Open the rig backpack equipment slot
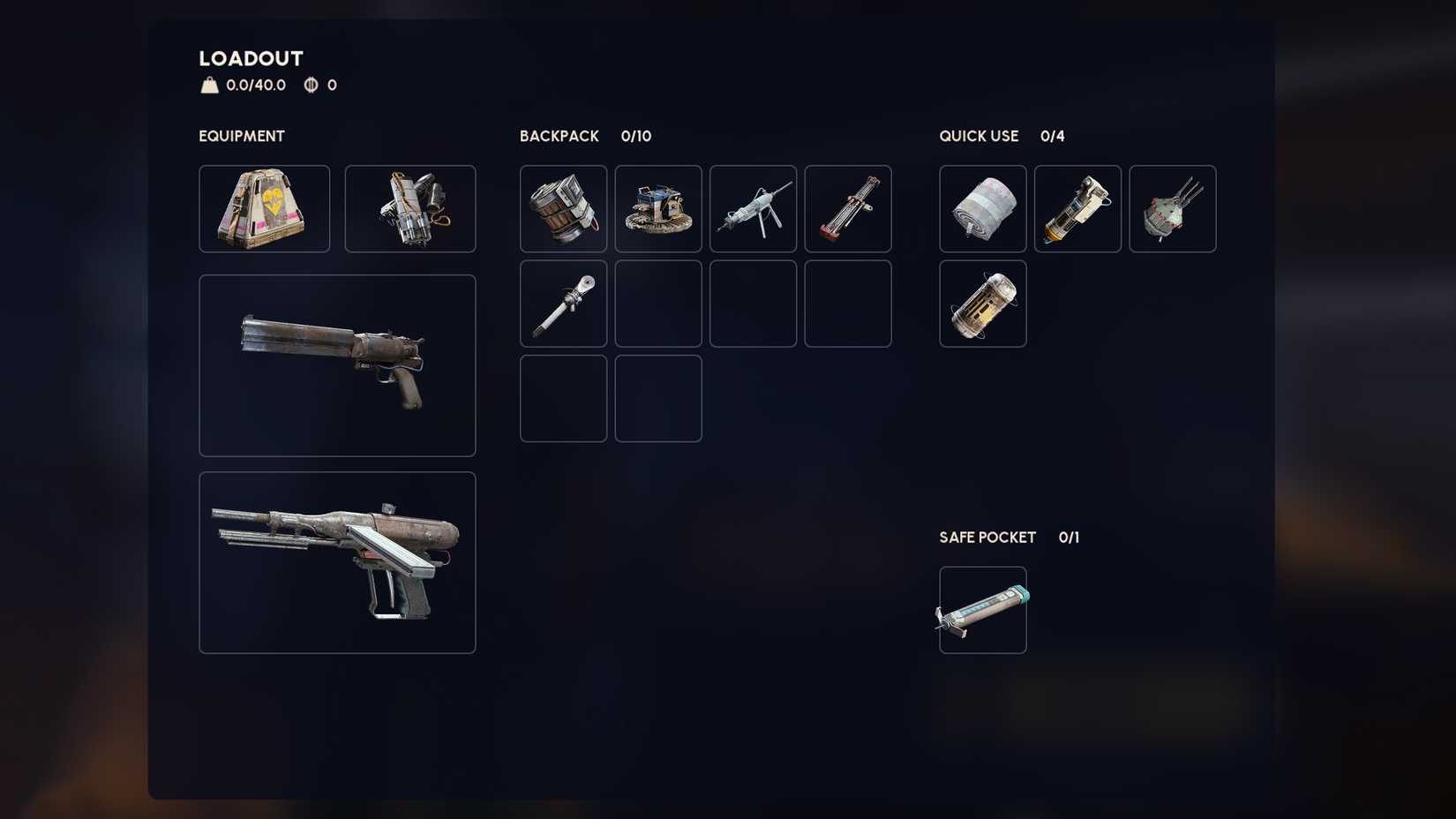The width and height of the screenshot is (1456, 819). pyautogui.click(x=410, y=208)
